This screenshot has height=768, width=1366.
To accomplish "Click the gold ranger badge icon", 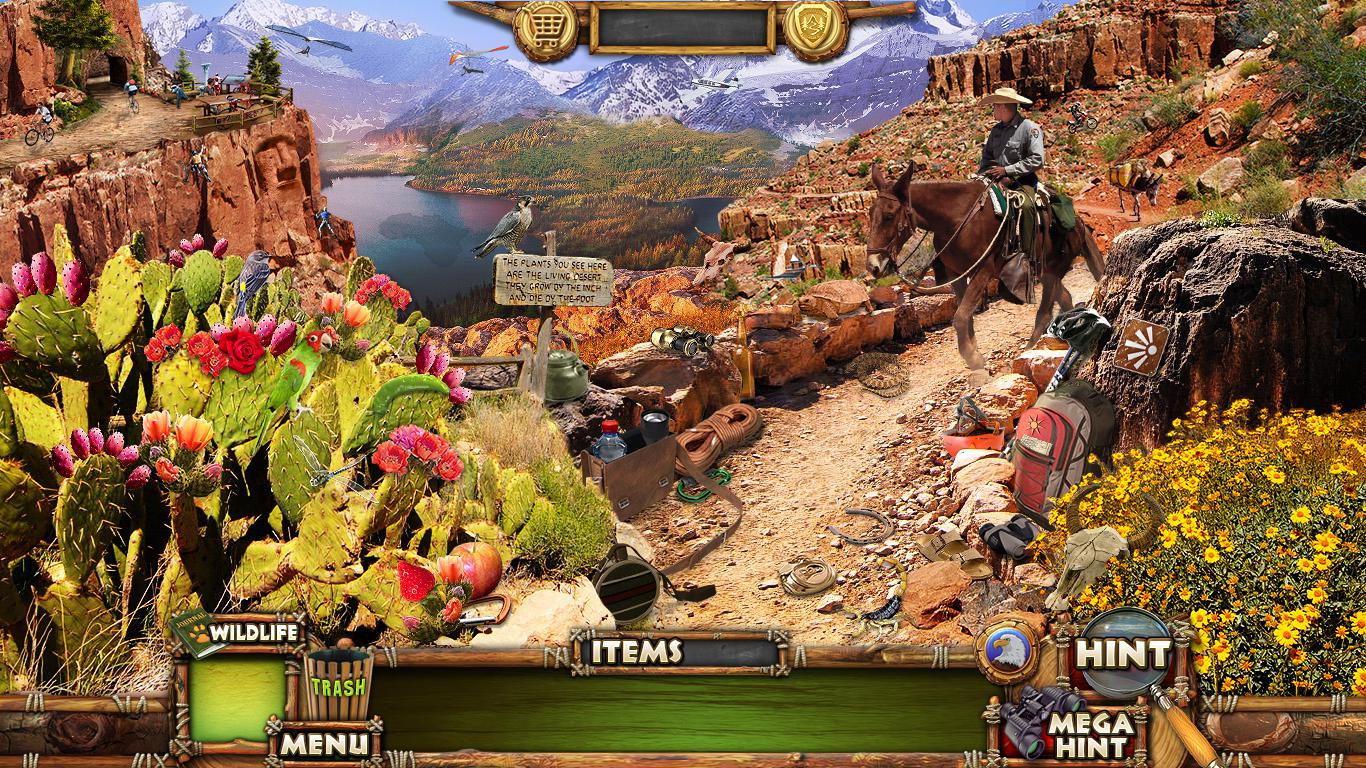I will pos(816,28).
